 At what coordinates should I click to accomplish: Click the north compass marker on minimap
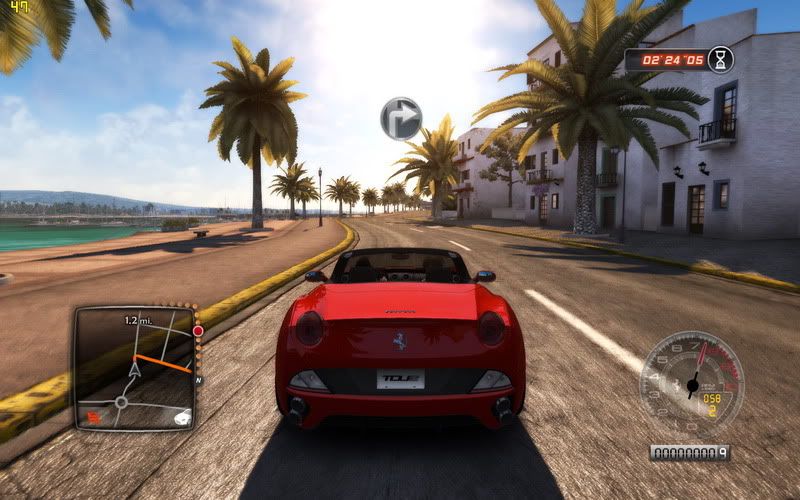coord(198,381)
